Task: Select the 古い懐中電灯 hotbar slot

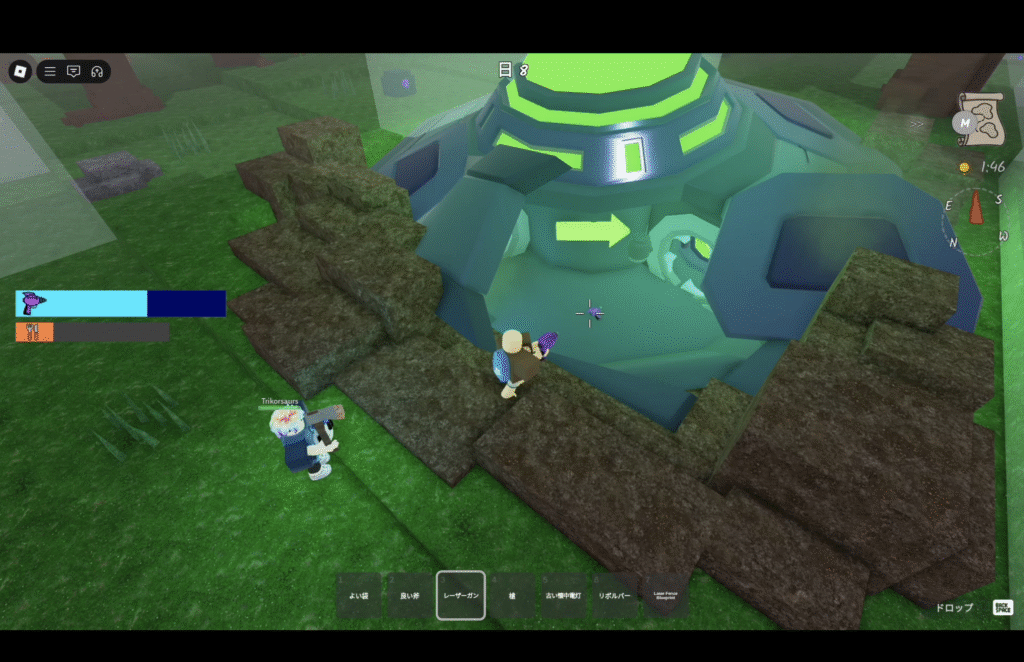Action: 563,595
